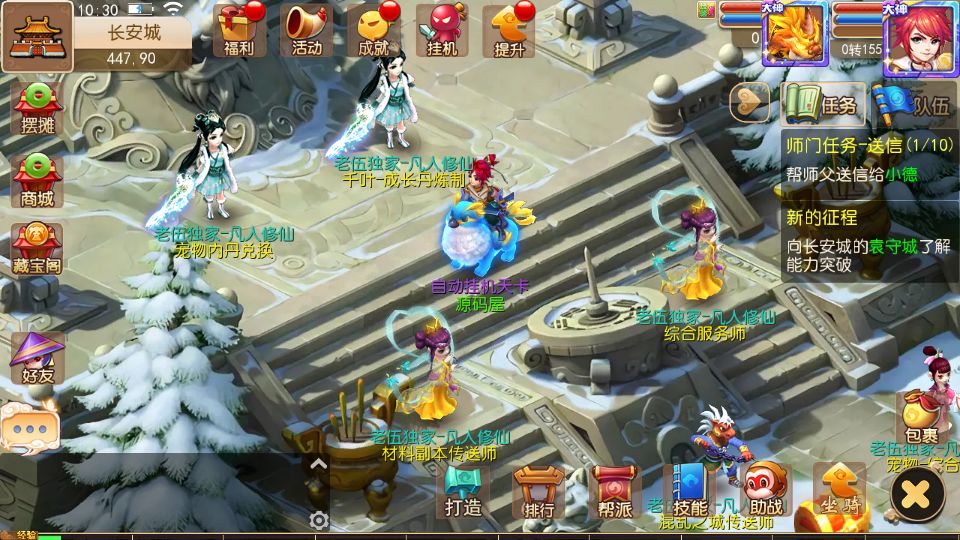Open the 藏宝阁 treasure pavilion

(x=37, y=250)
